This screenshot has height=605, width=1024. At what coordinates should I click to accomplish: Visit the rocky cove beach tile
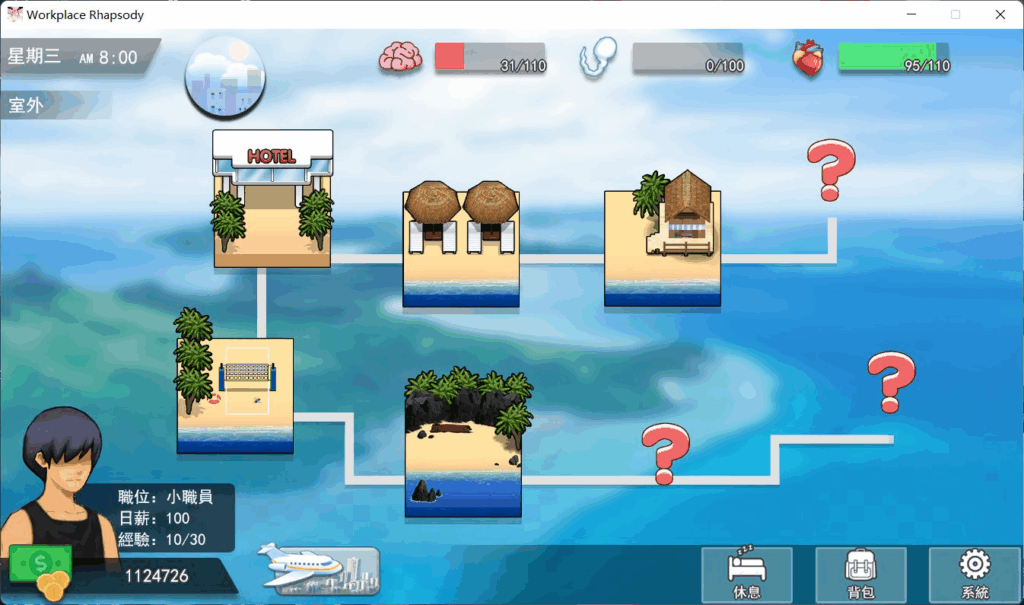pos(463,445)
